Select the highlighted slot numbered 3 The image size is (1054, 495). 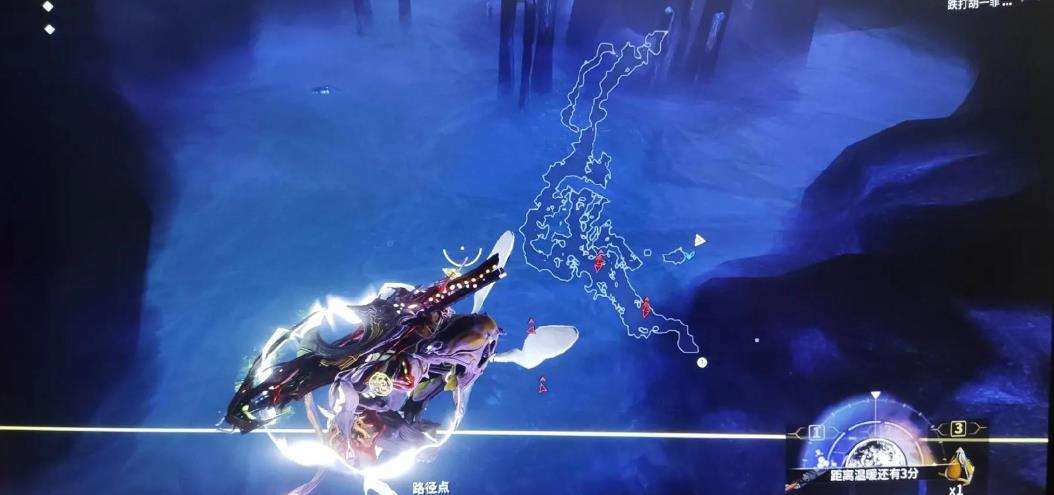point(958,429)
